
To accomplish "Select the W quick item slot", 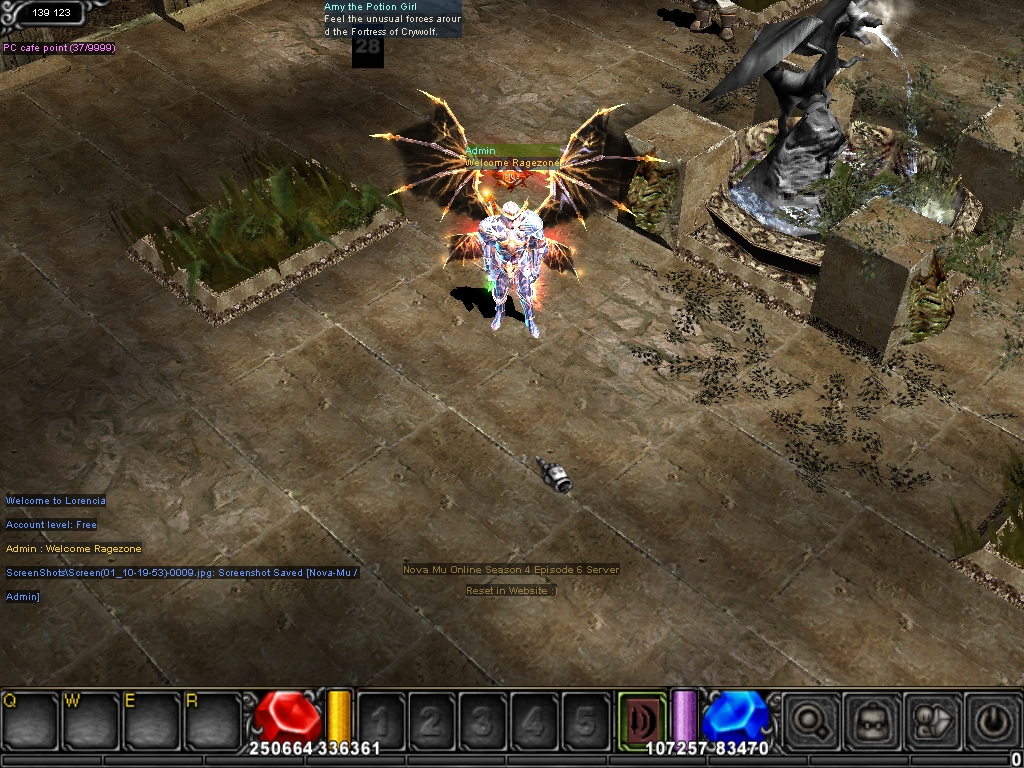I will pos(92,718).
